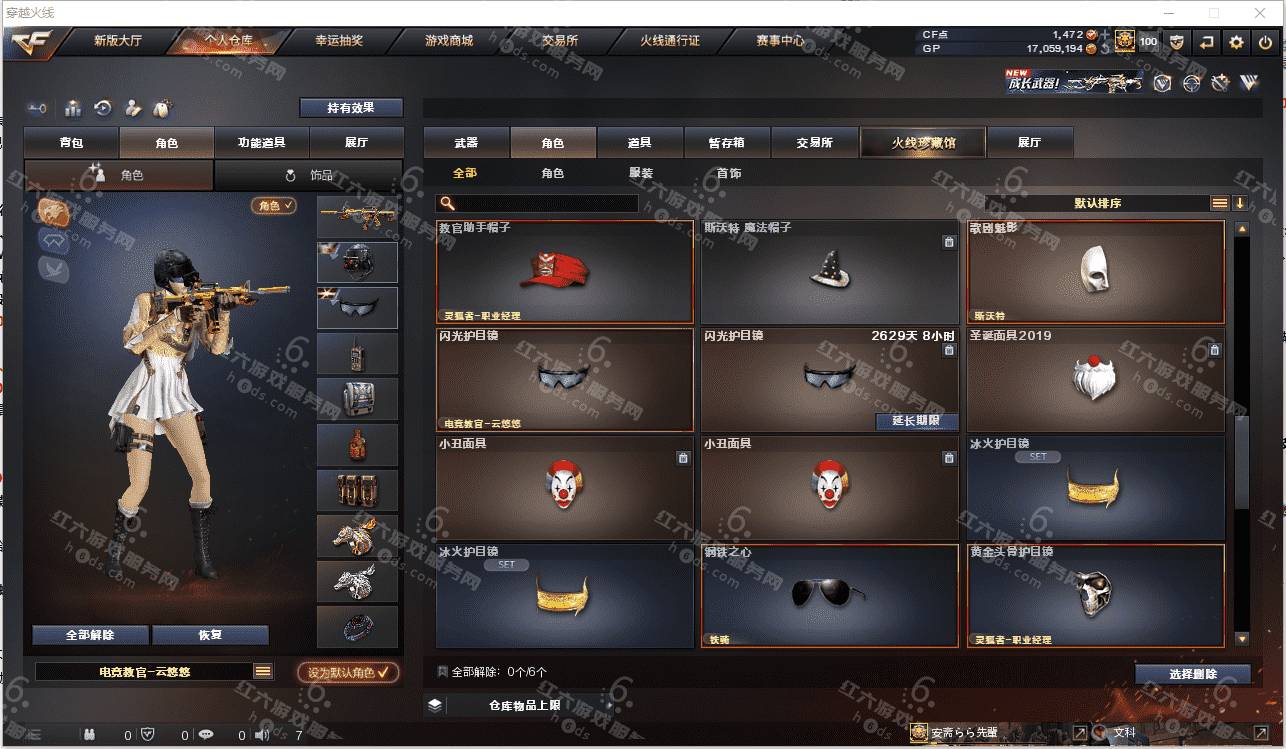This screenshot has width=1286, height=749.
Task: Switch to the 武器 weapons tab
Action: pyautogui.click(x=466, y=143)
